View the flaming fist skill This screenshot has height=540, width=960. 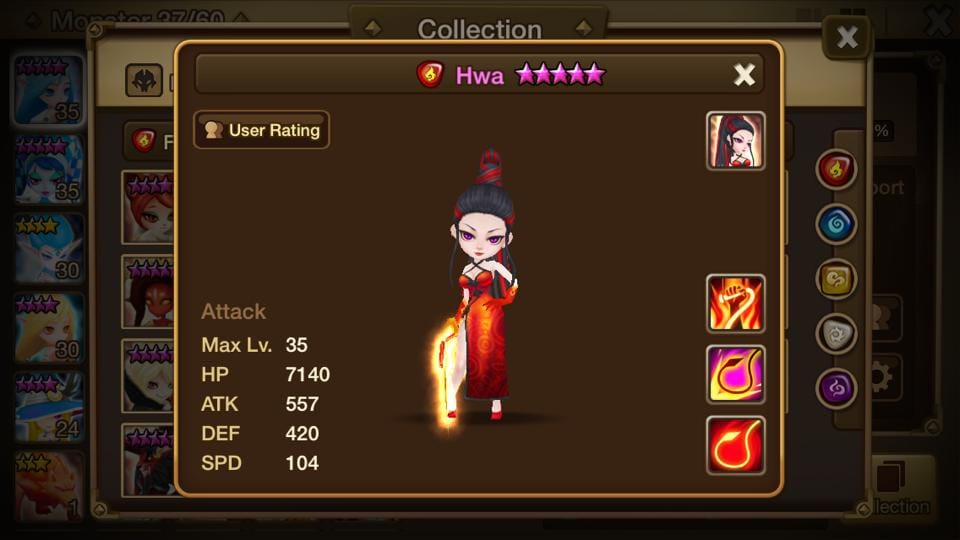click(x=736, y=303)
